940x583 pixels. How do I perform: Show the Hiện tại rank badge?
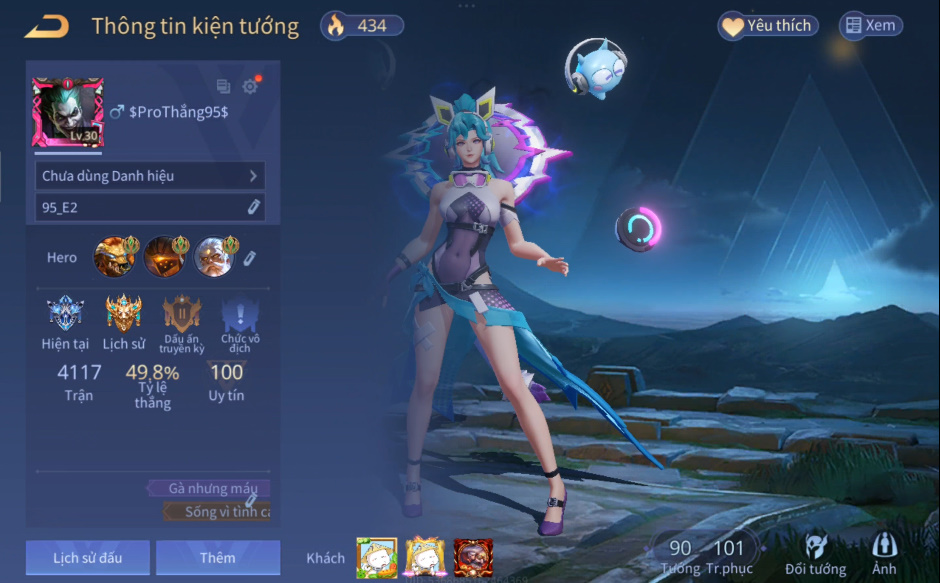[66, 314]
